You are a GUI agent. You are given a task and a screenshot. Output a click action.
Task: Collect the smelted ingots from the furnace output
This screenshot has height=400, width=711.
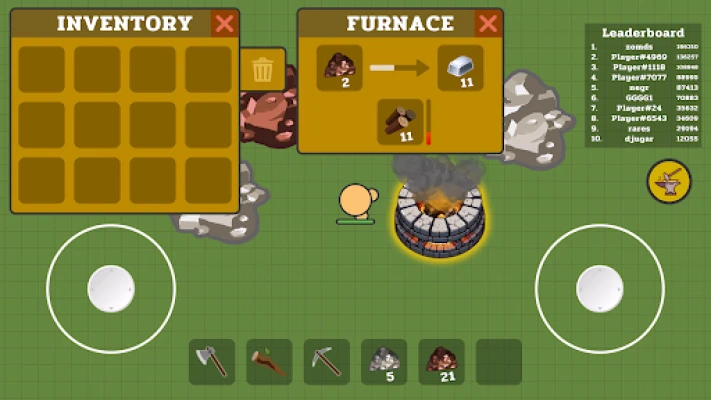[460, 69]
